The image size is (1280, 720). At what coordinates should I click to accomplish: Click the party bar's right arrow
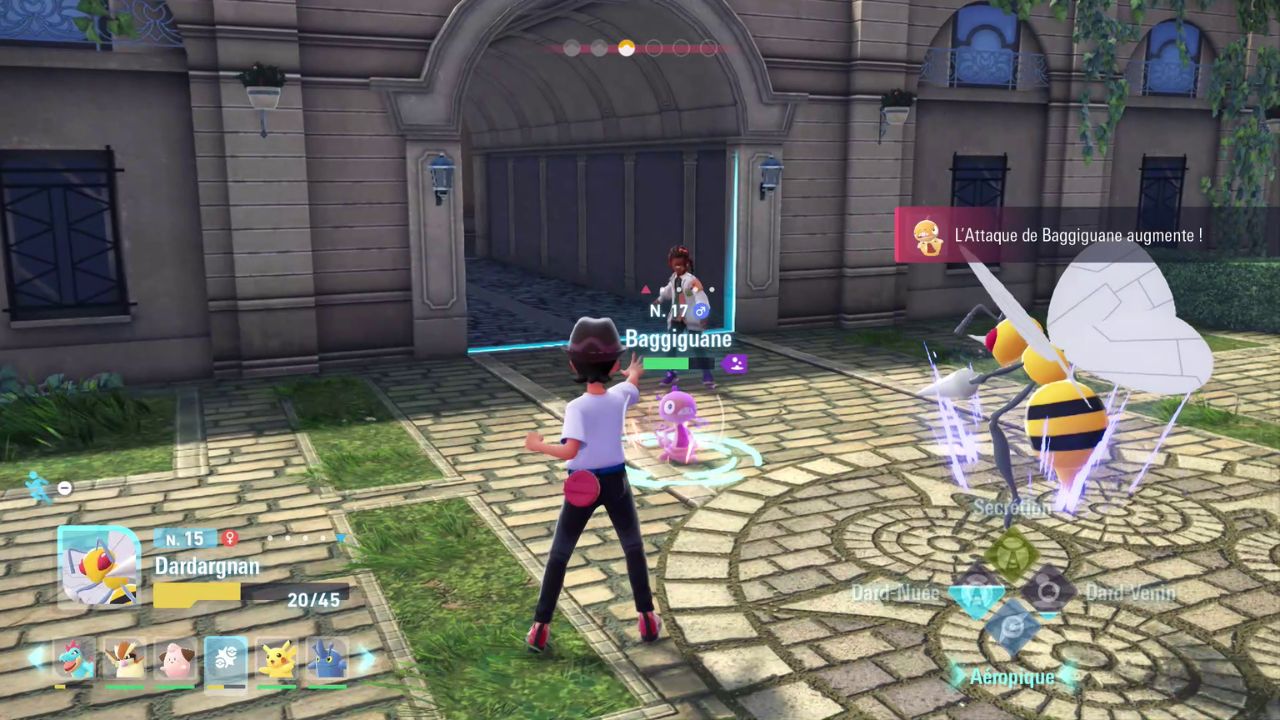pos(366,658)
